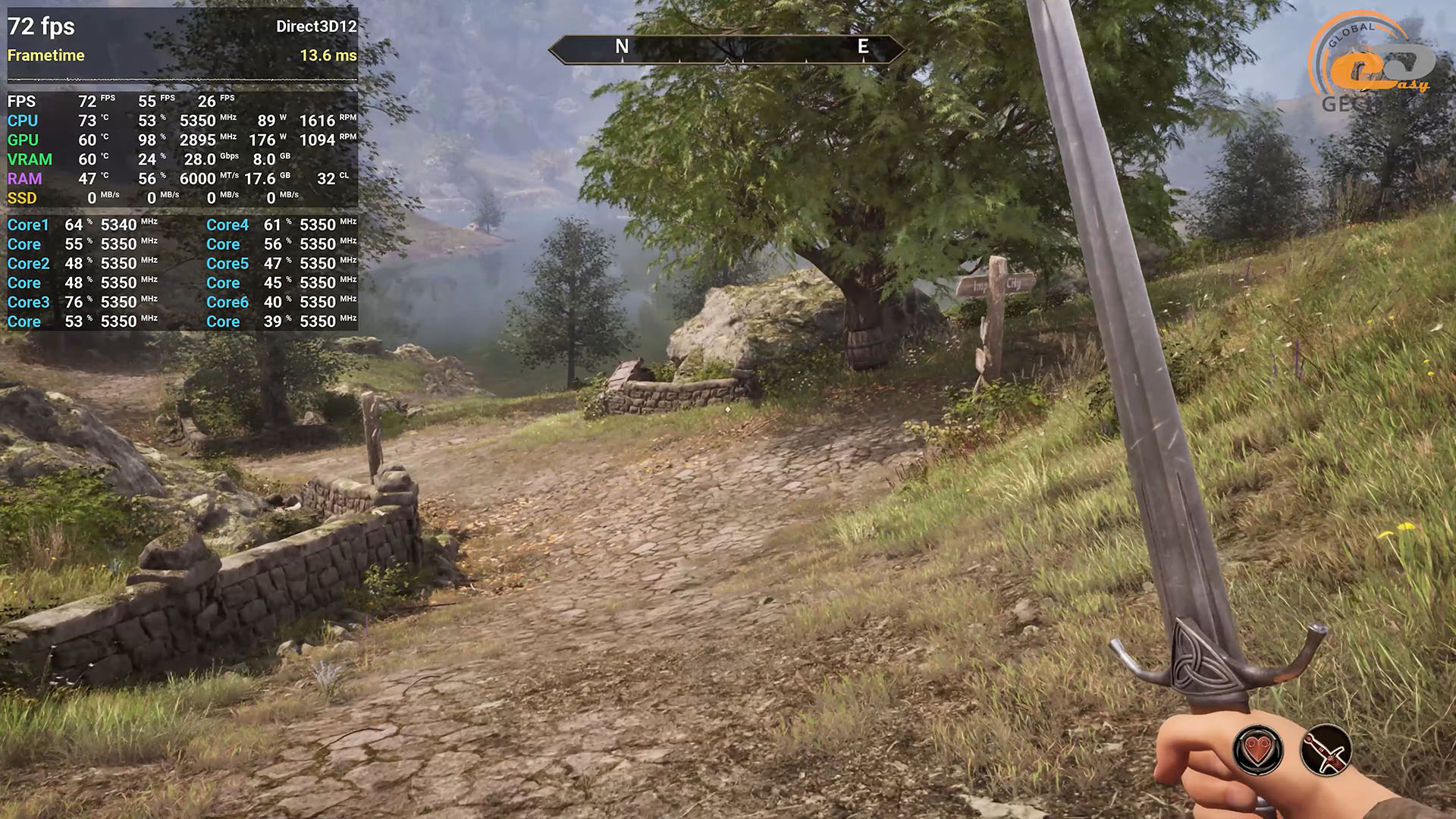Click the compass direction bar
The height and width of the screenshot is (819, 1456).
pos(726,49)
